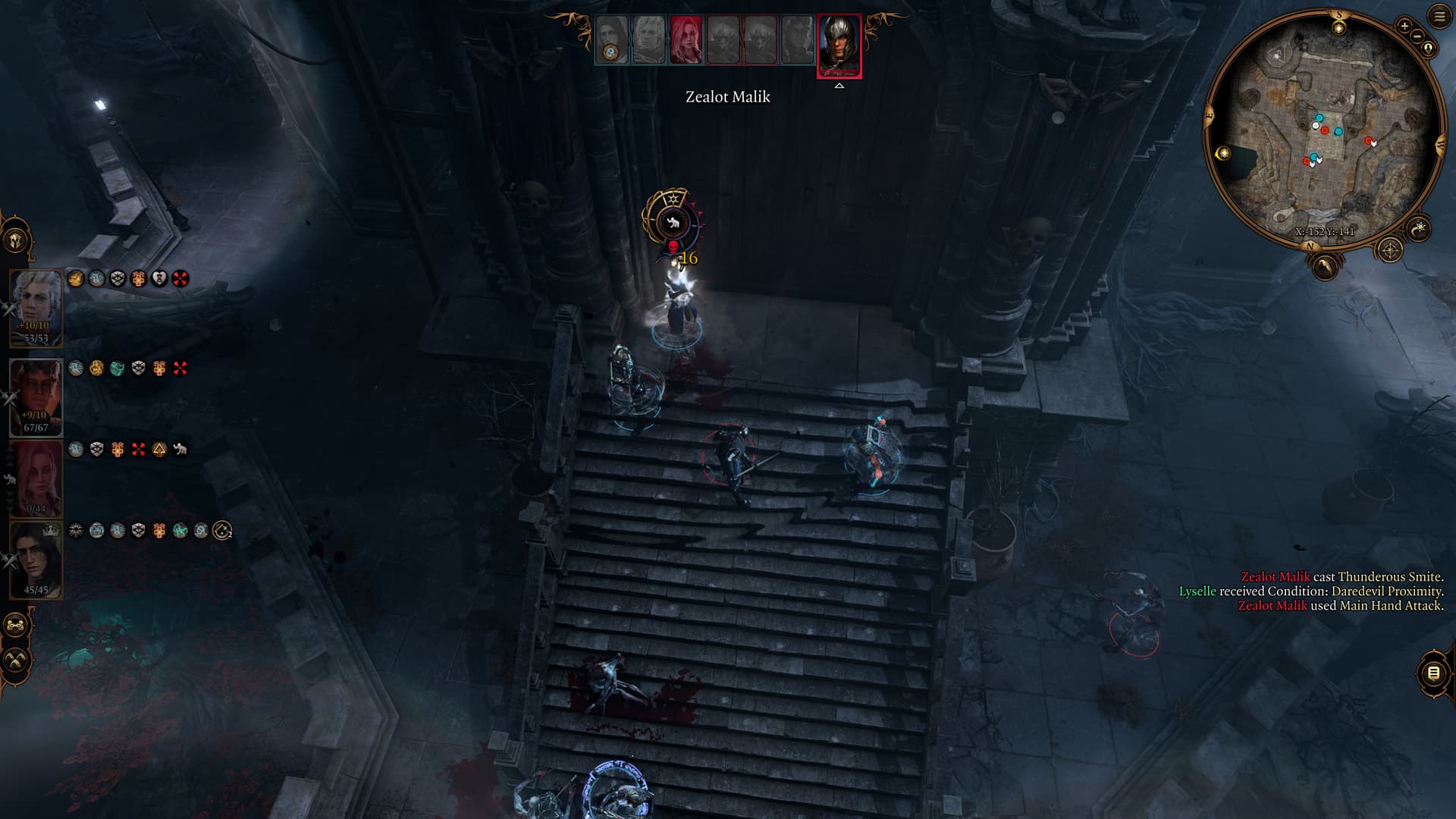Open the full map via minimap
The height and width of the screenshot is (819, 1456).
[1324, 129]
